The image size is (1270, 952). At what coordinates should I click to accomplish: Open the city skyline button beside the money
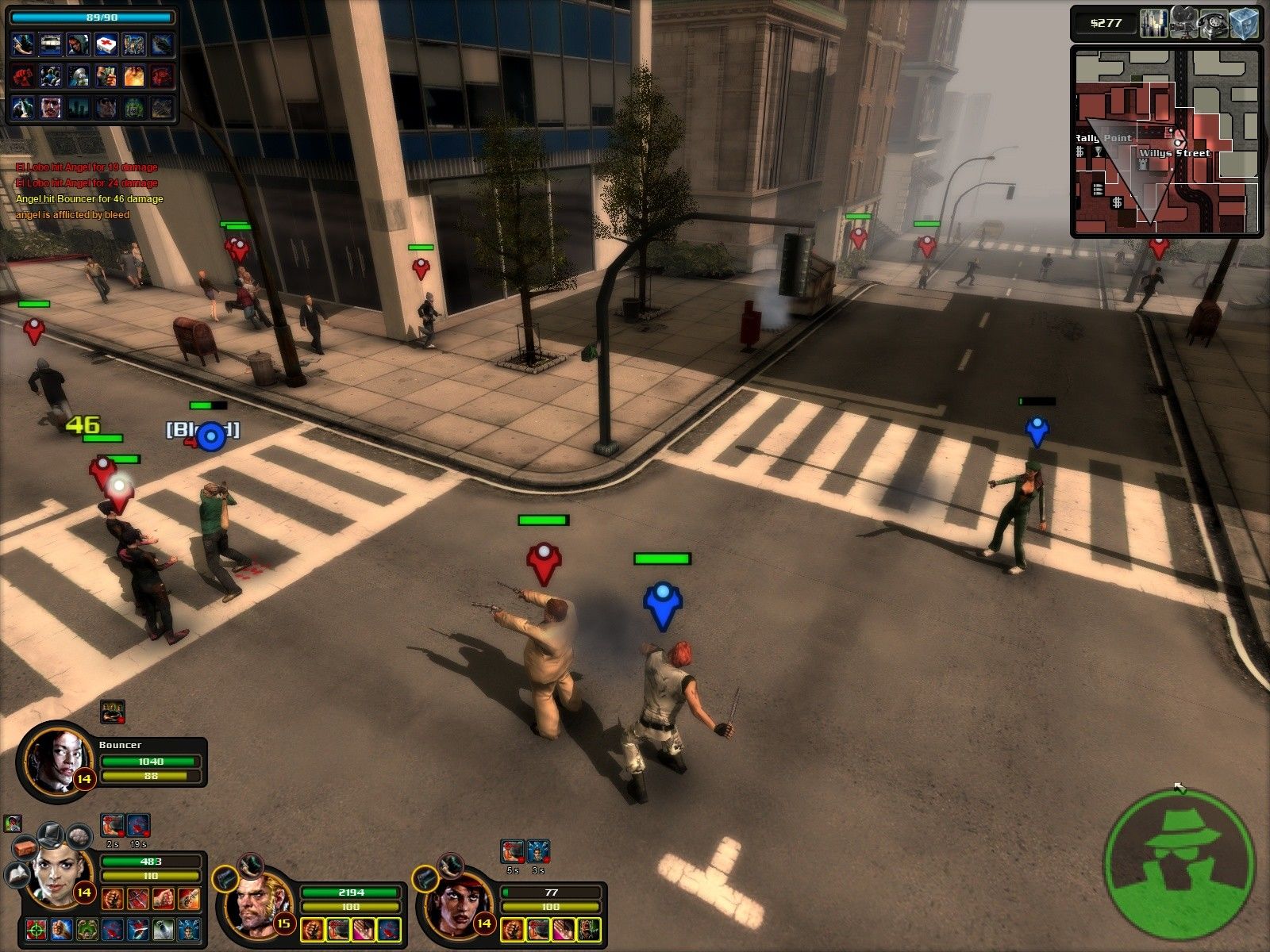coord(1153,23)
